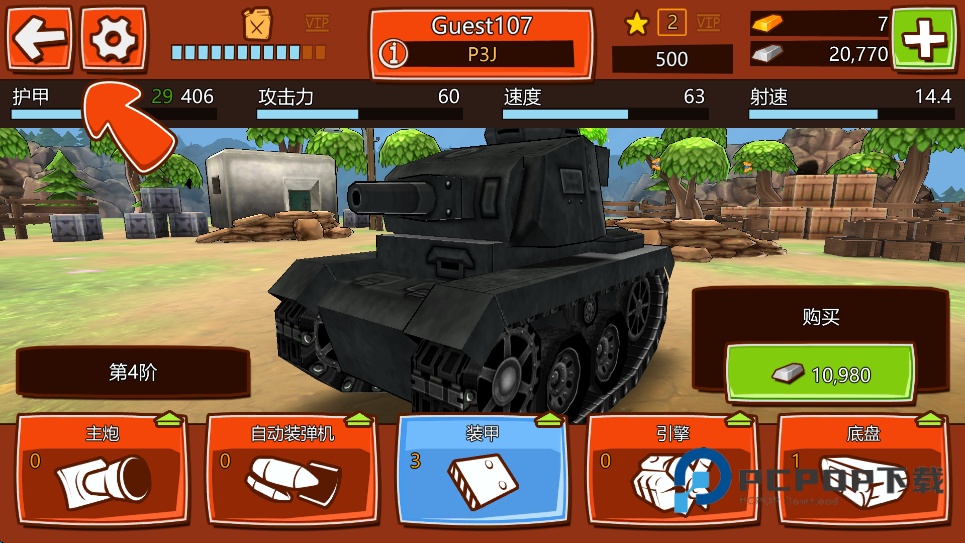
Task: Click the fuel jerrycan icon
Action: pos(258,24)
